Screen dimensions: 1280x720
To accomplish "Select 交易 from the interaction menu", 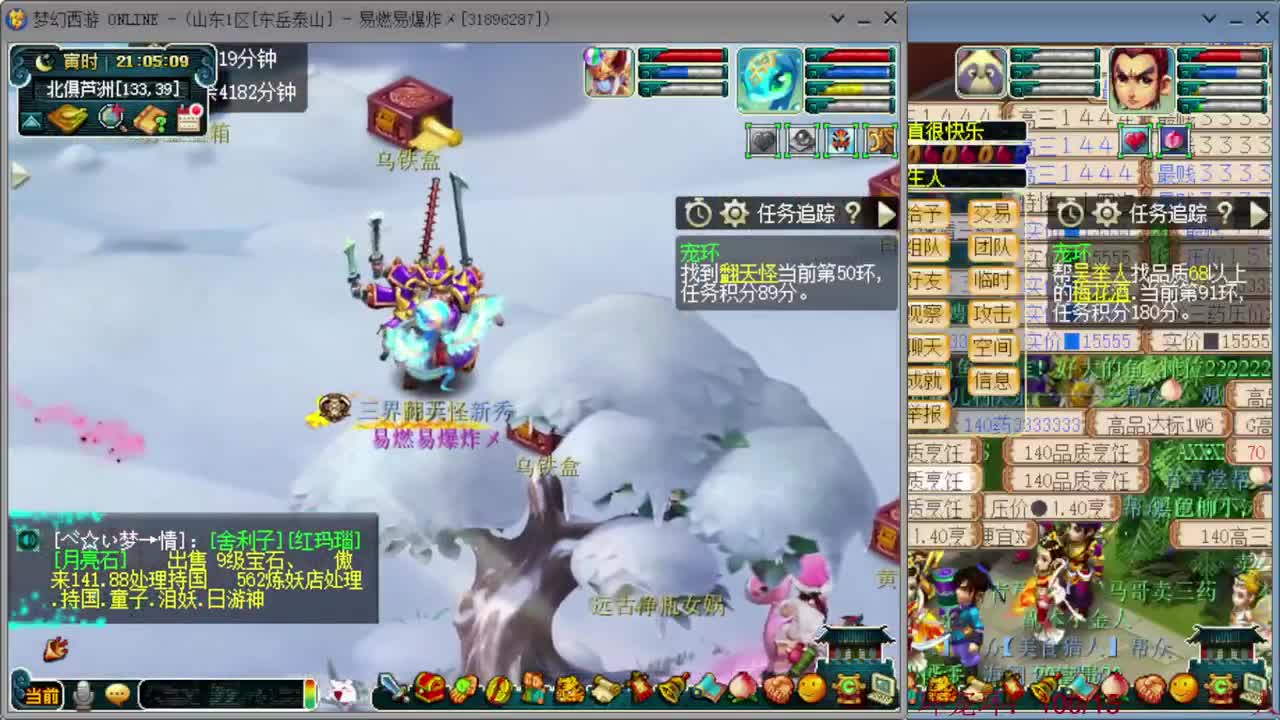I will tap(990, 213).
